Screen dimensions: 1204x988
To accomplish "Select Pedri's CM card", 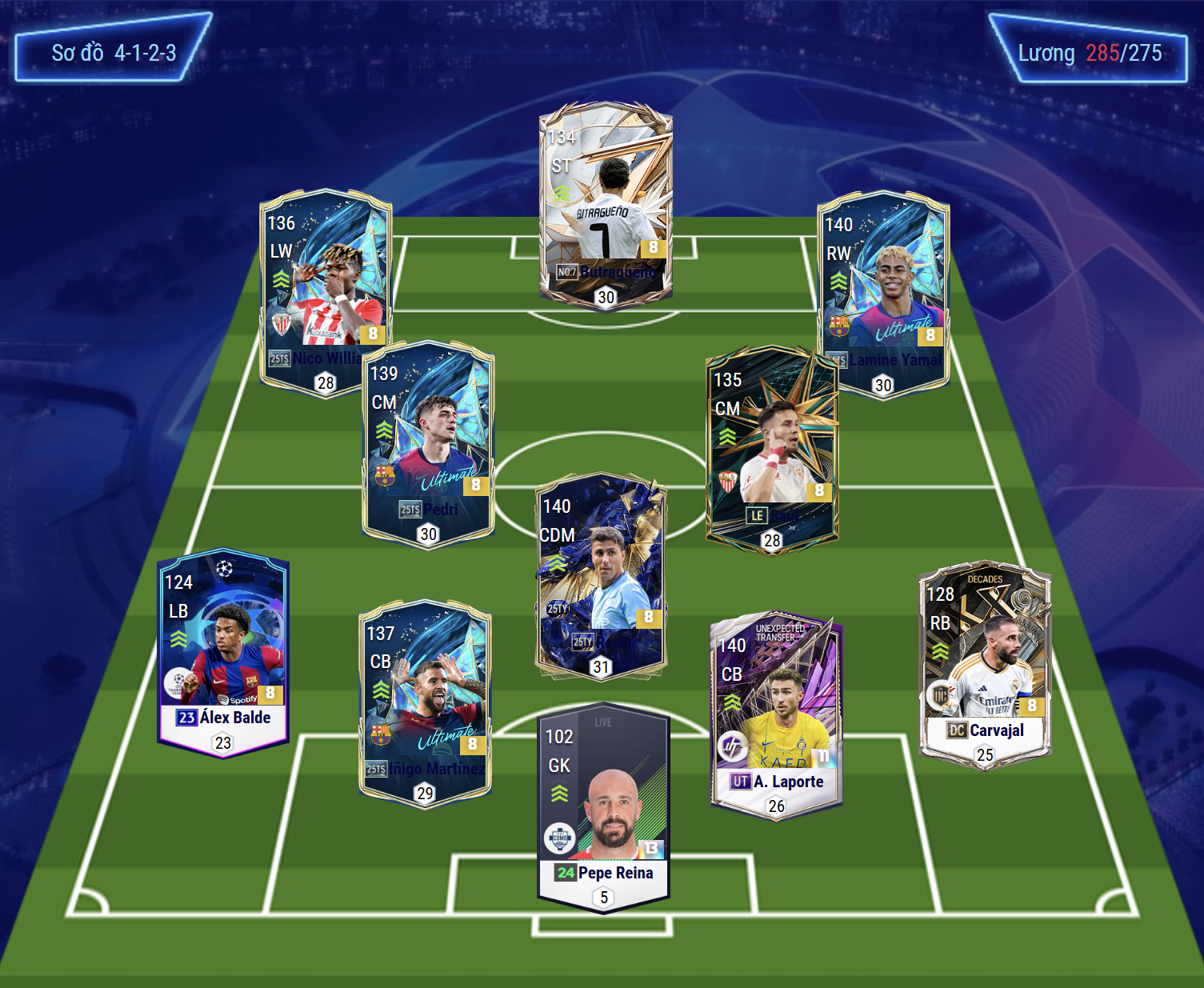I will tap(428, 444).
